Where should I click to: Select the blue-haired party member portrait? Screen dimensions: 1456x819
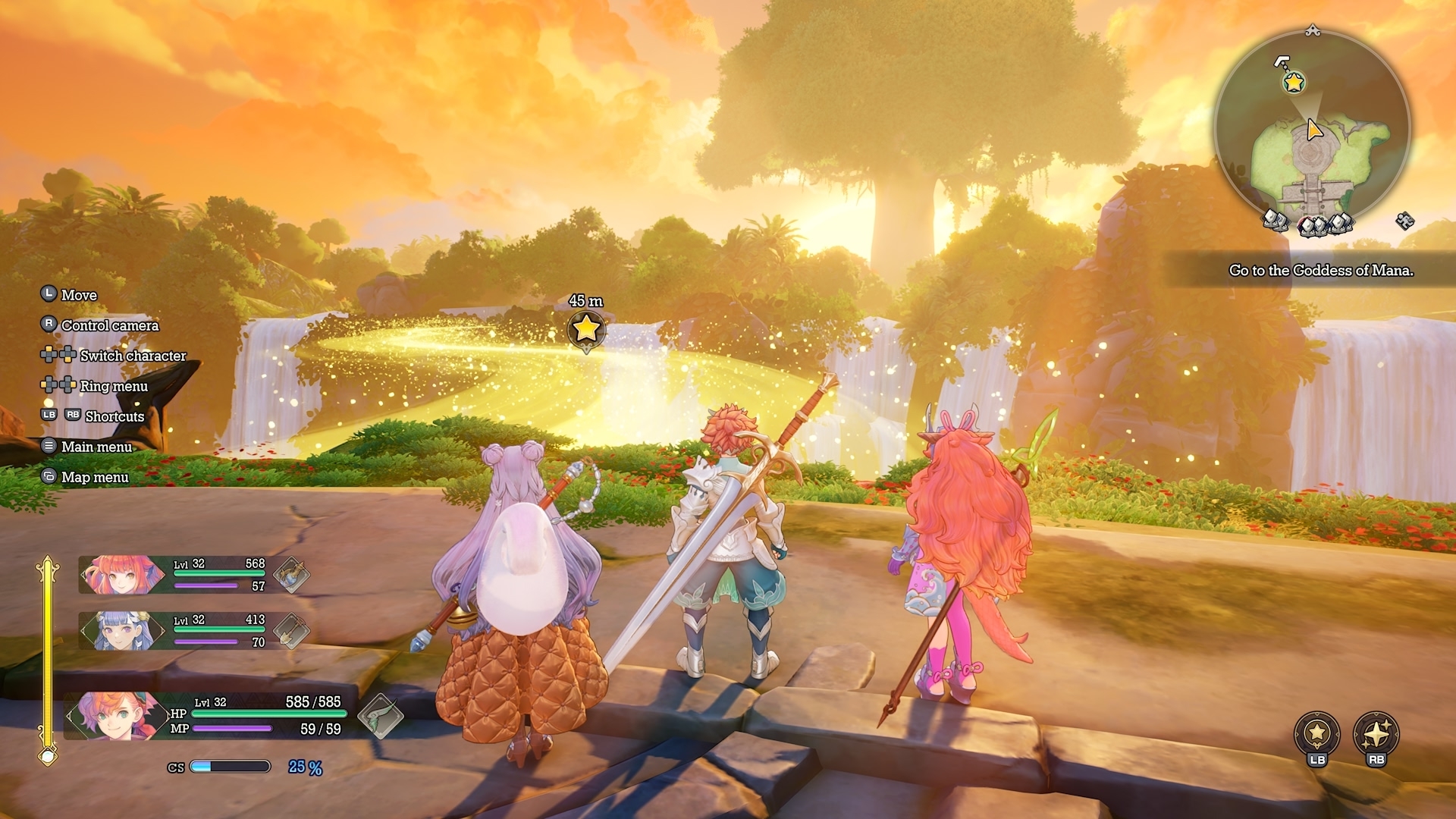point(121,631)
